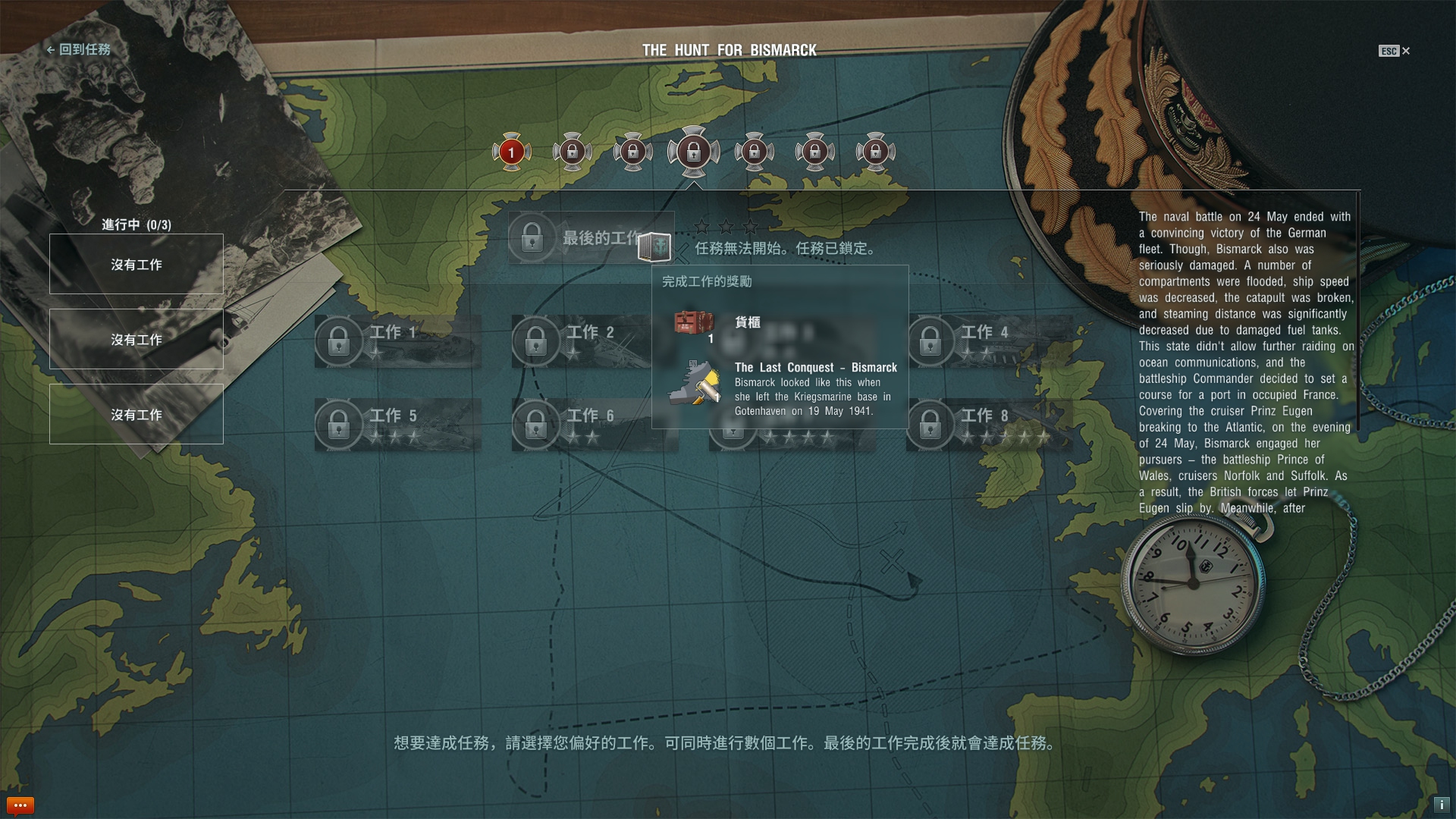Click the Last Conquest Bismarck camouflage icon
This screenshot has width=1456, height=819.
[x=695, y=384]
